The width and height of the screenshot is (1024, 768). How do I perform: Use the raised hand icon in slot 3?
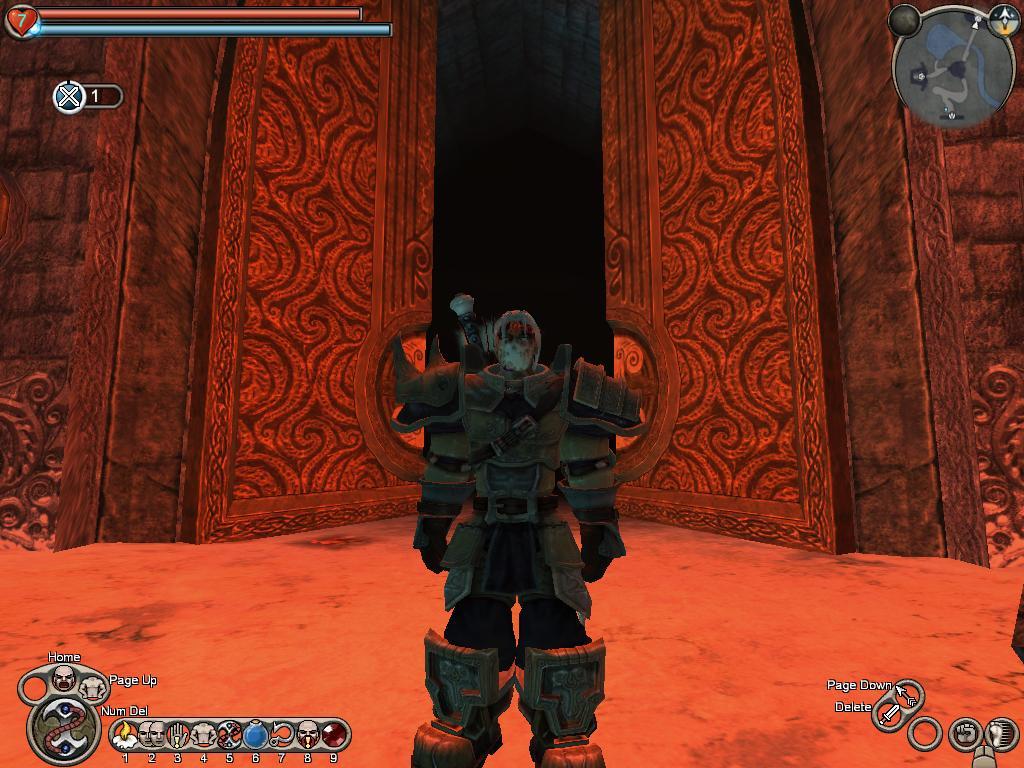(x=177, y=735)
